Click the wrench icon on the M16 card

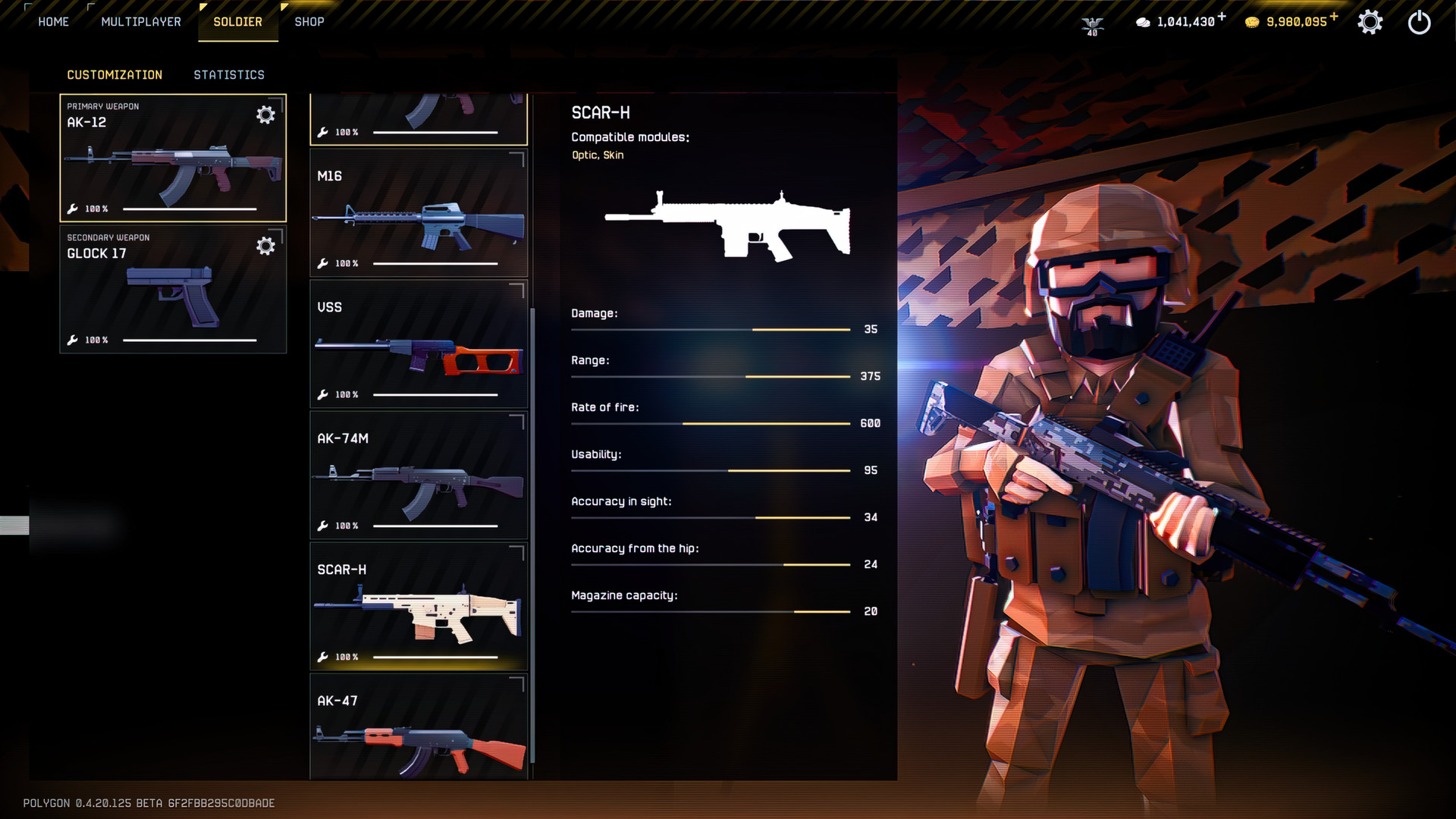coord(324,263)
